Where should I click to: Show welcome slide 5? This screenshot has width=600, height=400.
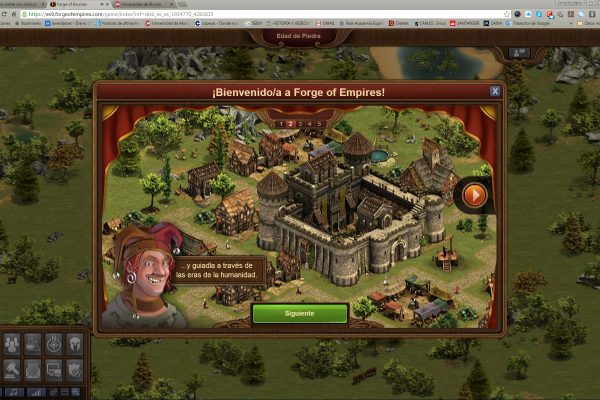(320, 123)
